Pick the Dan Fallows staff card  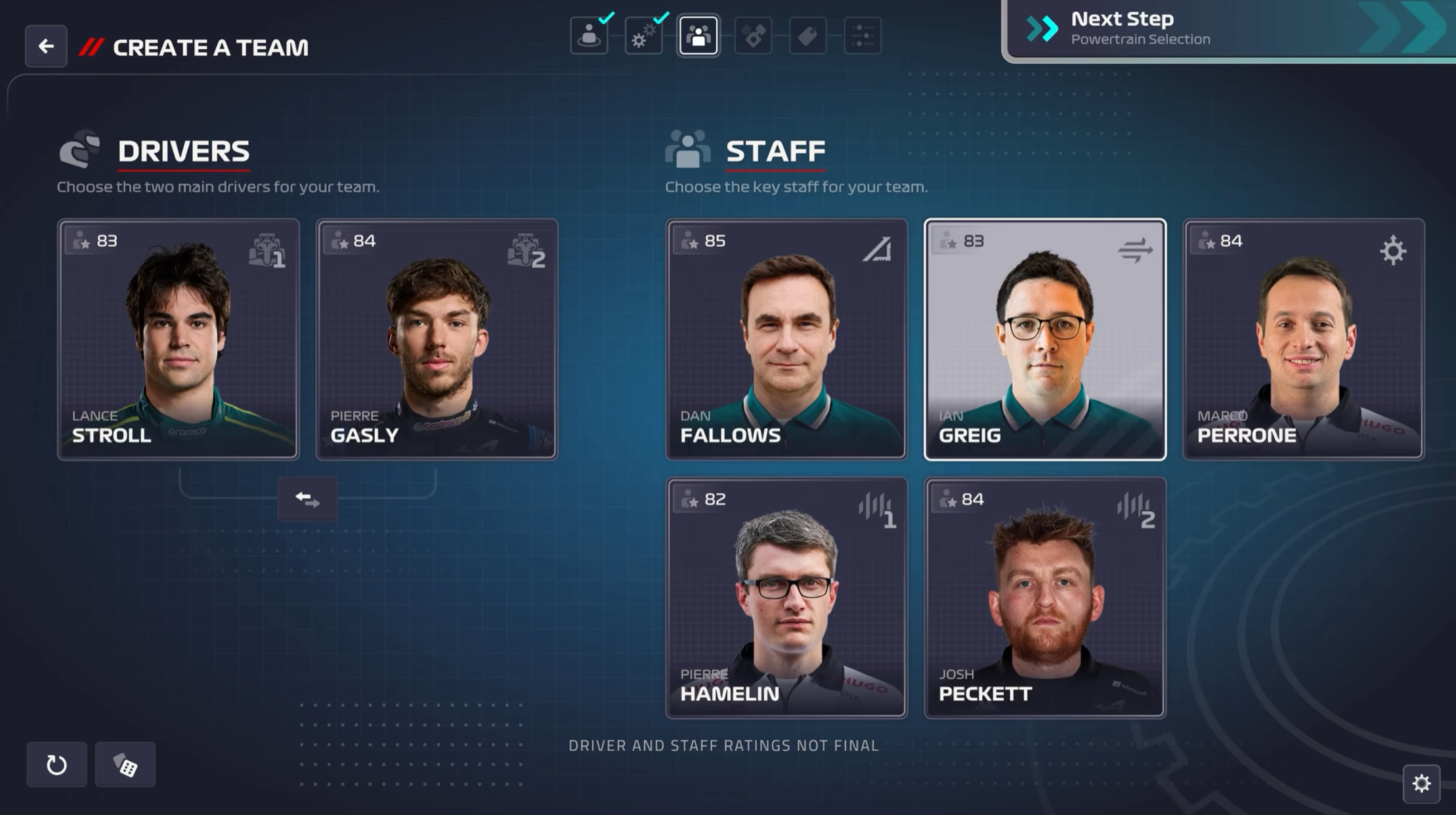click(786, 339)
